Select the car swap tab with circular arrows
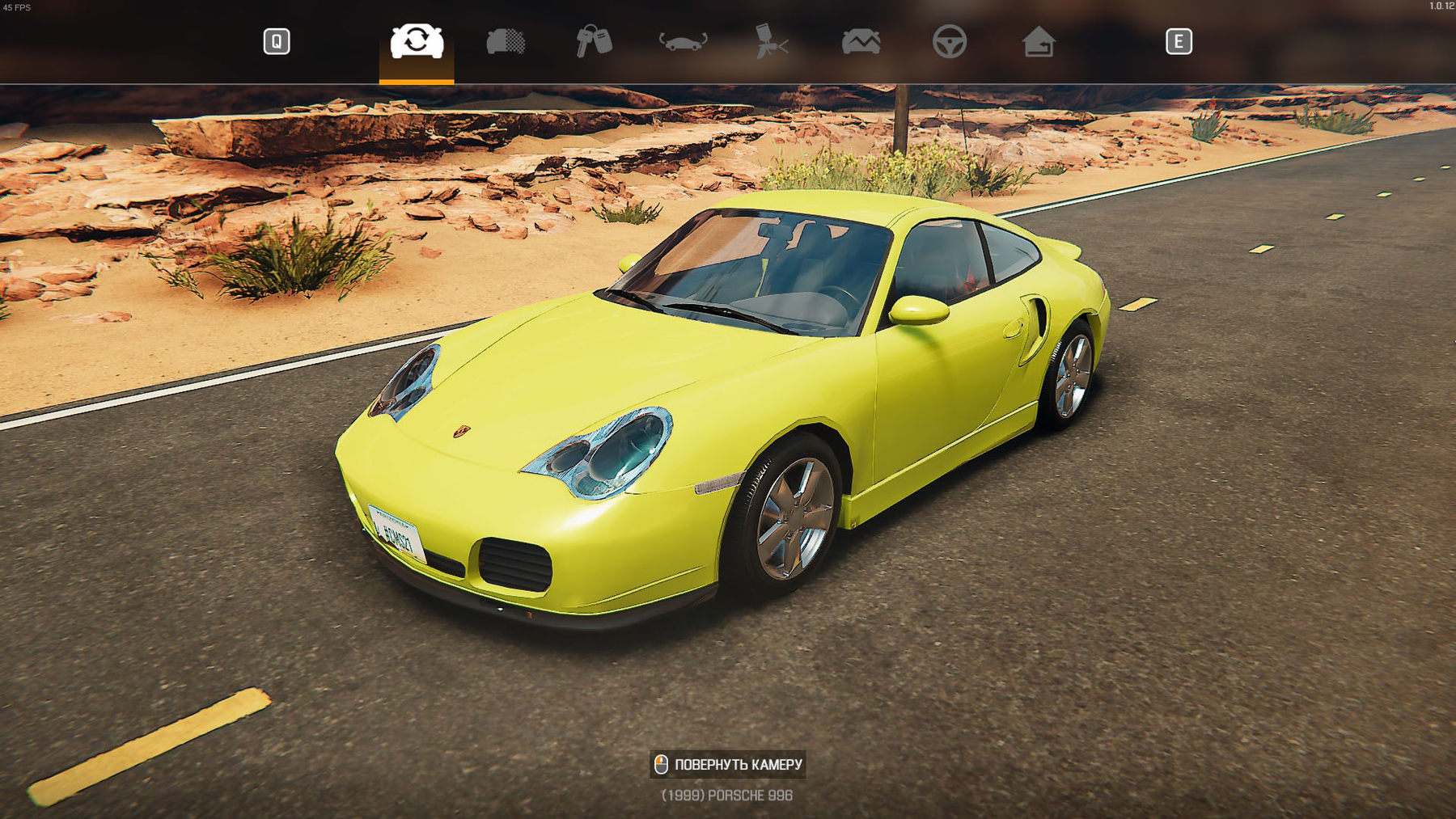The height and width of the screenshot is (819, 1456). tap(417, 41)
